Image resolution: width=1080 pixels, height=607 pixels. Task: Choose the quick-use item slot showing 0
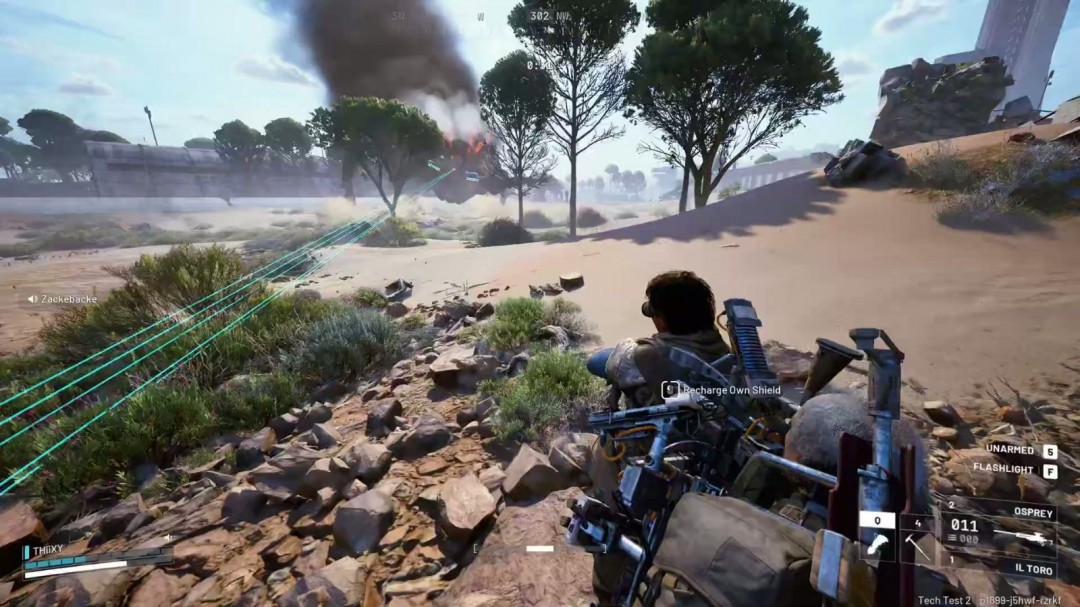pyautogui.click(x=877, y=537)
